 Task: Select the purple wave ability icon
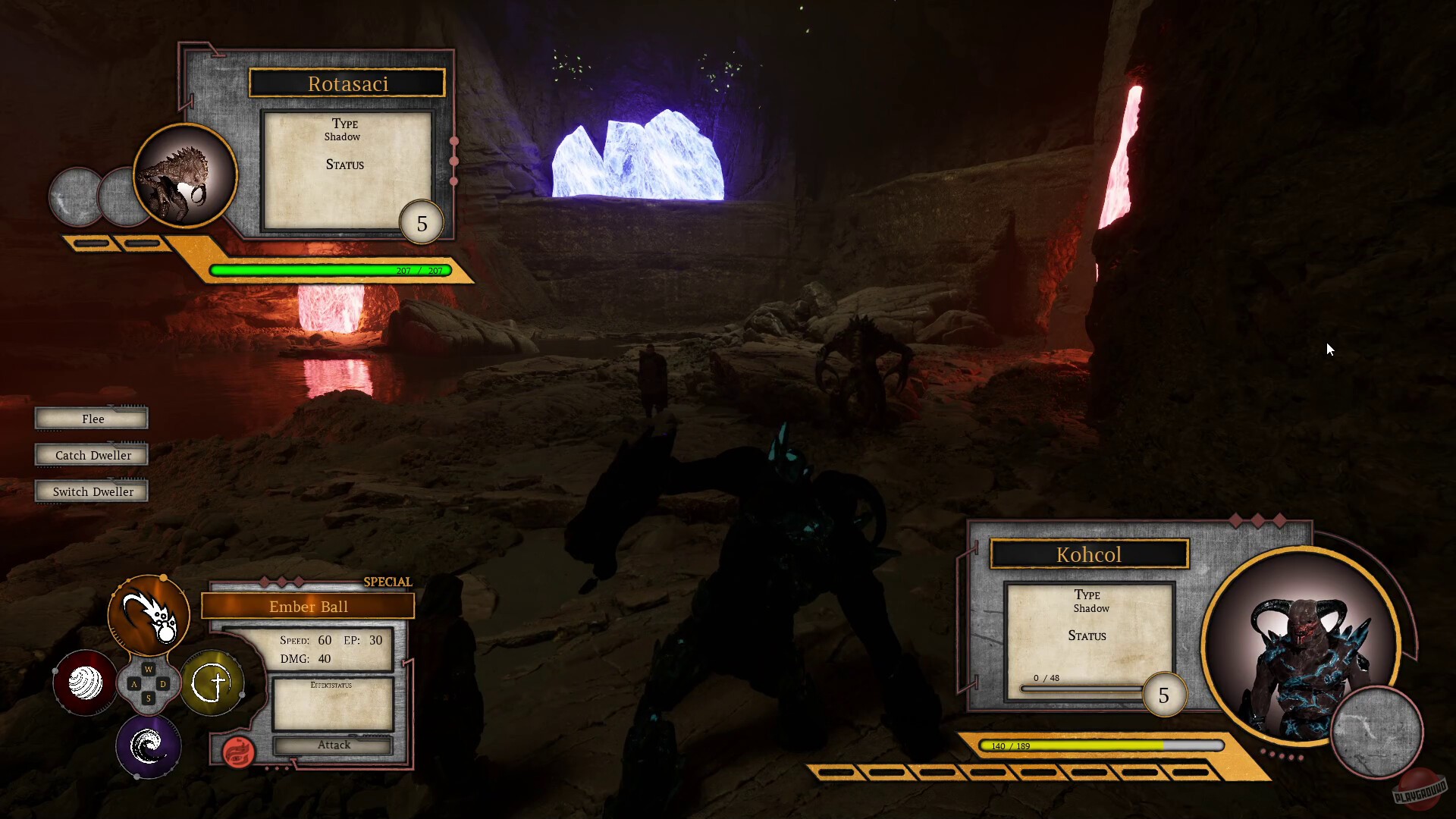tap(149, 747)
